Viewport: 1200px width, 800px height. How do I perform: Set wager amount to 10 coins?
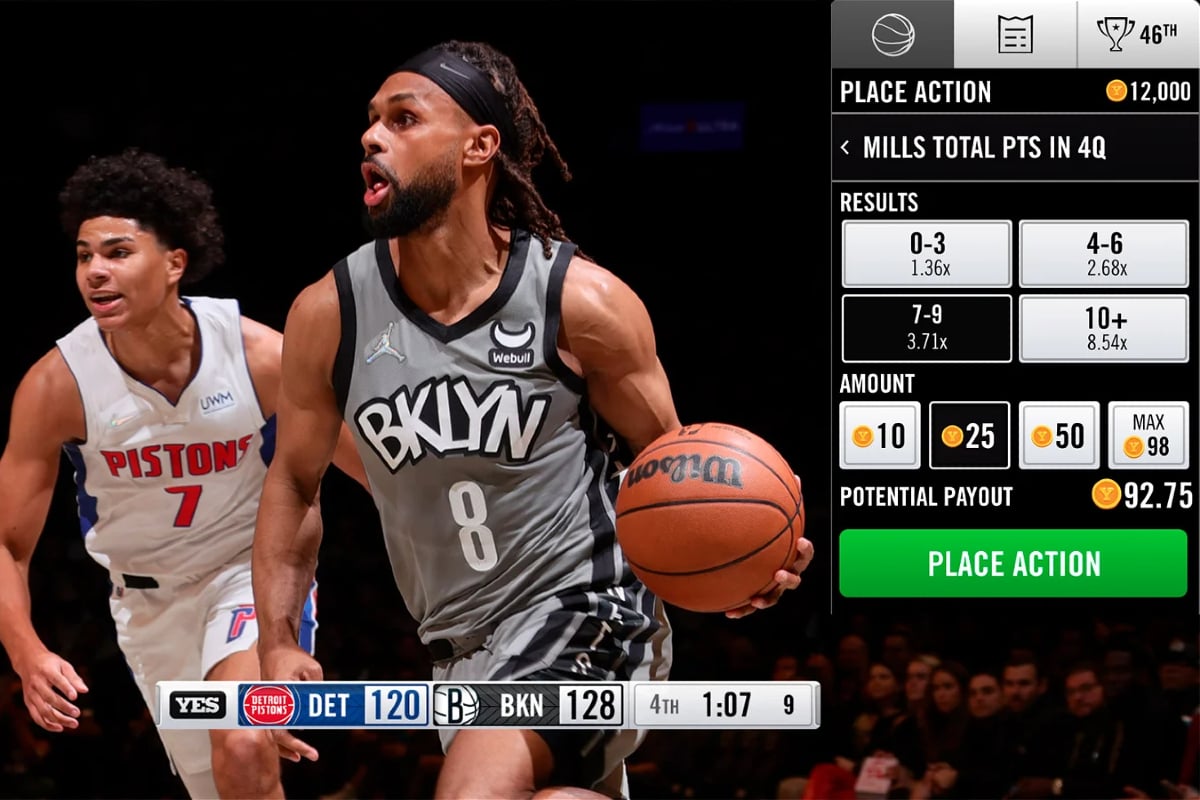coord(880,435)
